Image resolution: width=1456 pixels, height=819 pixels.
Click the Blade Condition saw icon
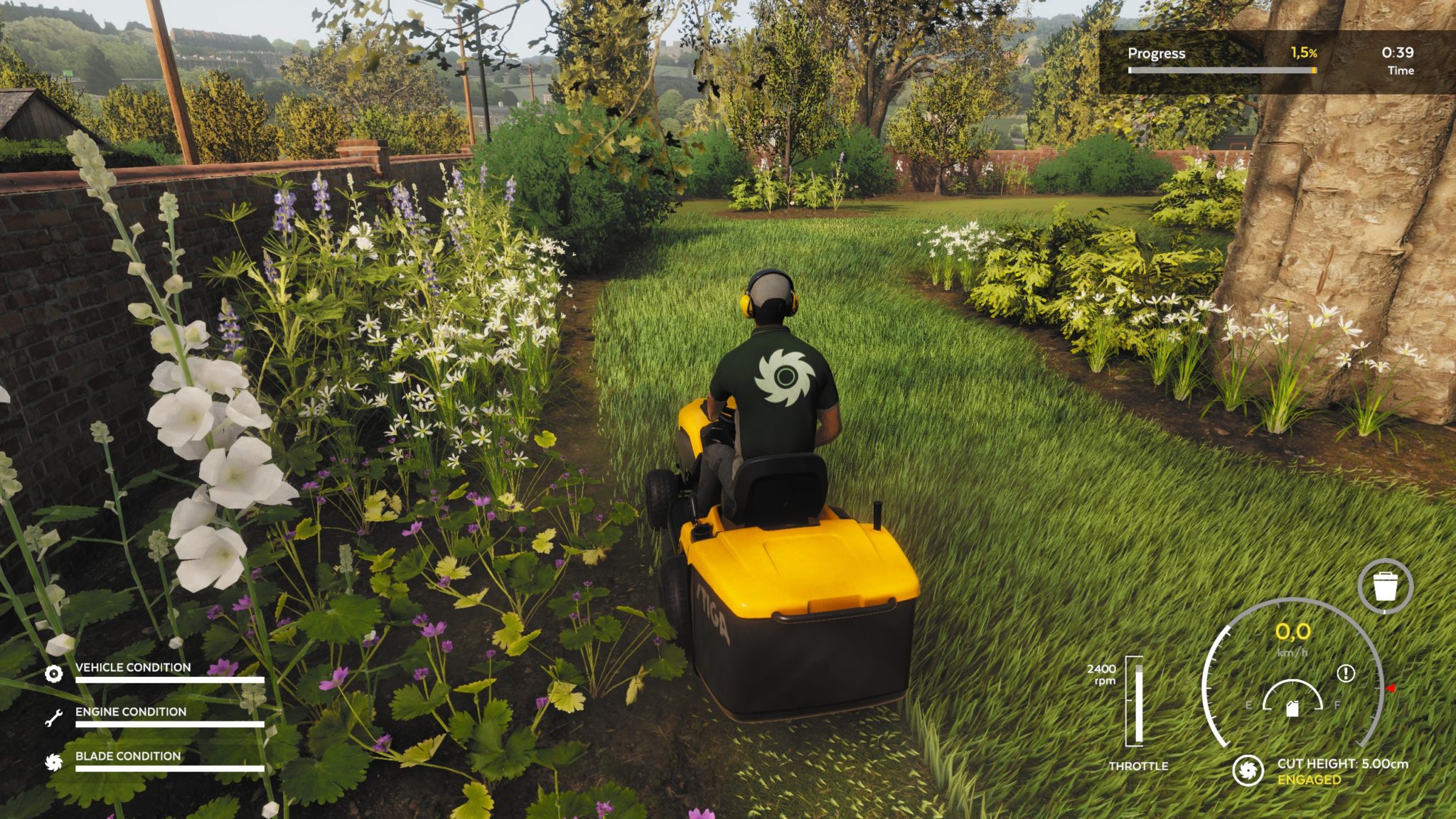pos(53,762)
